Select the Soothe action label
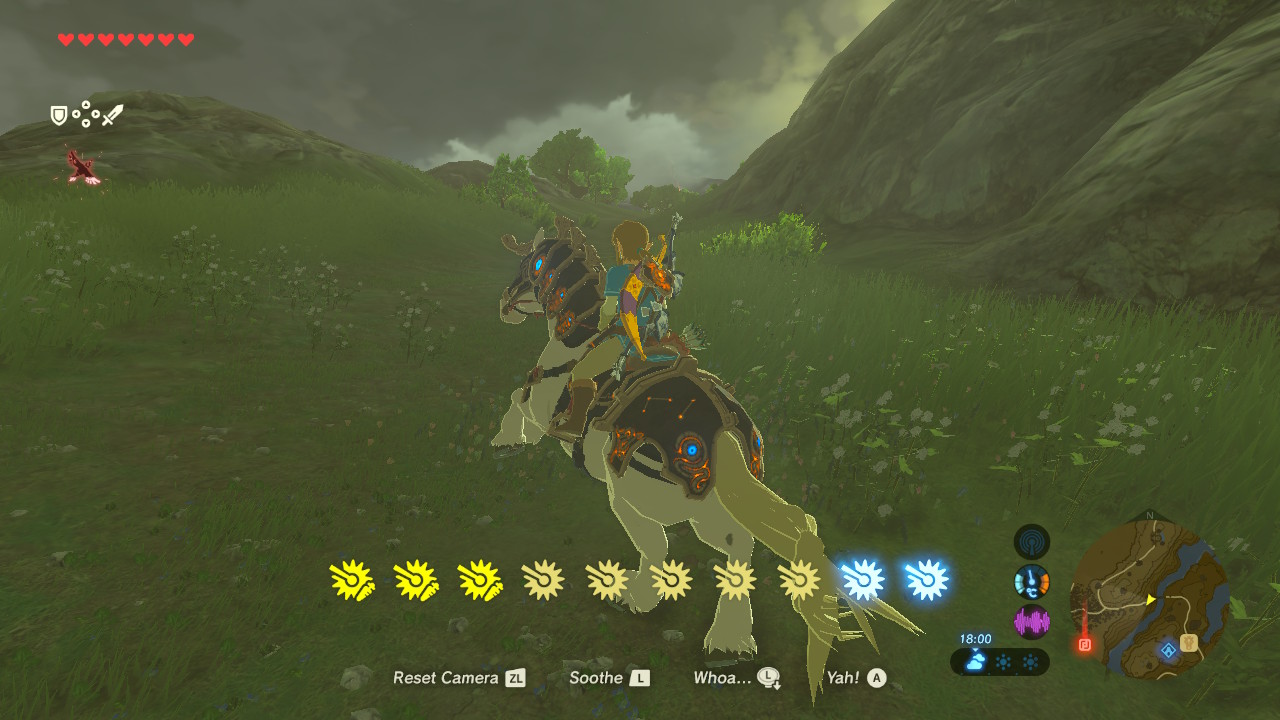 click(x=595, y=677)
